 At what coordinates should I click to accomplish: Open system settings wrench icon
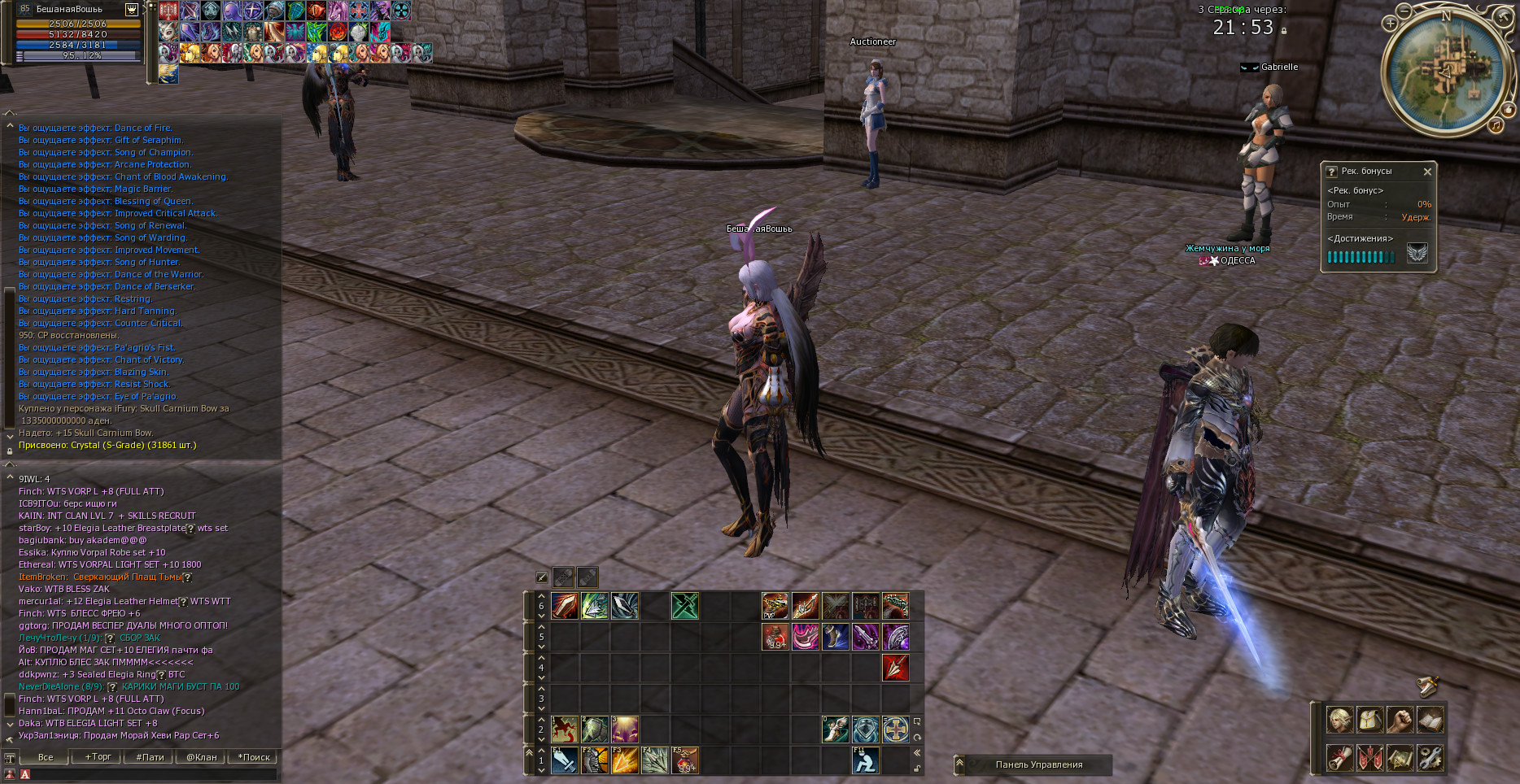click(1430, 758)
